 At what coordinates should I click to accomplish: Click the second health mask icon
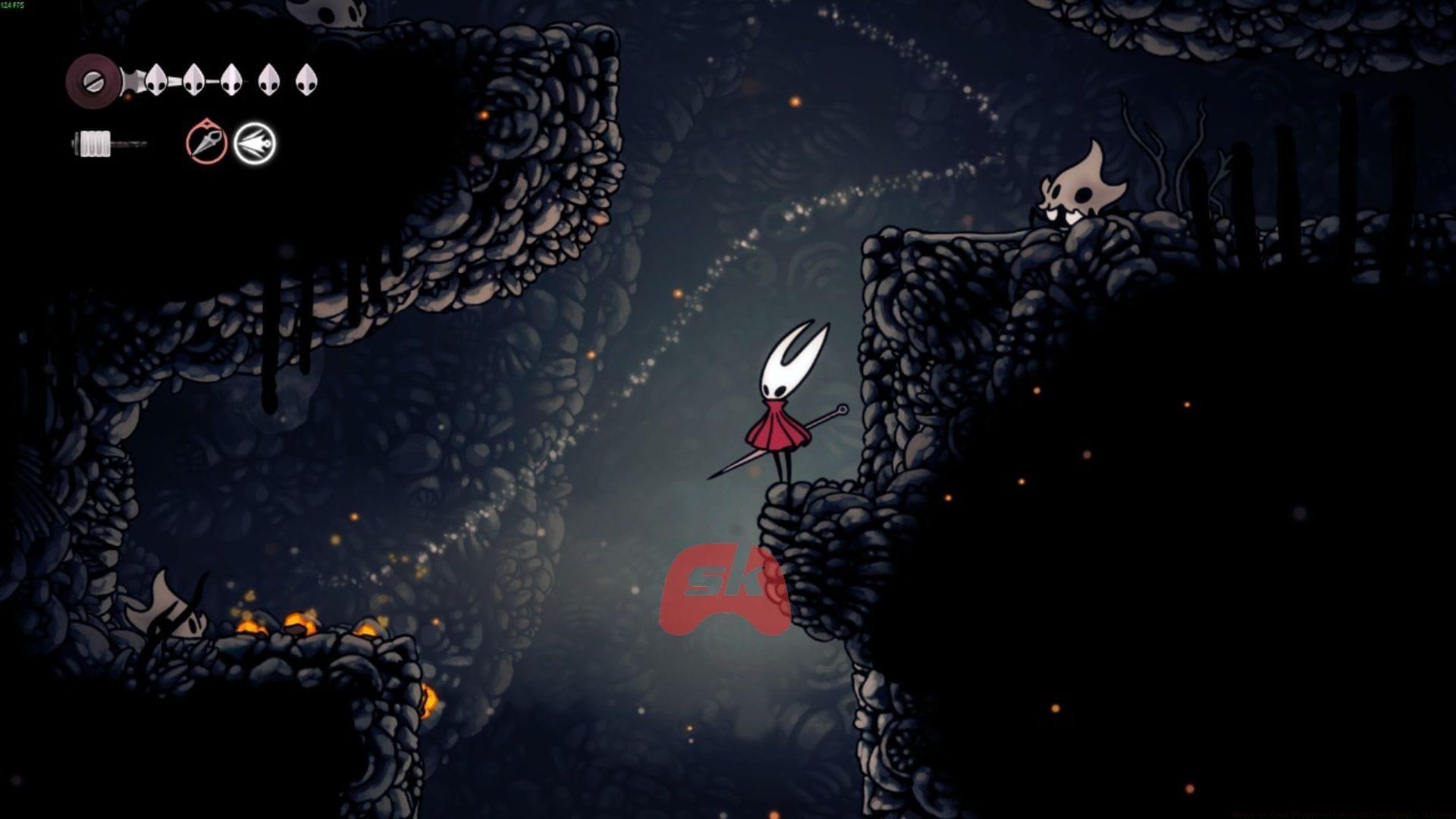(193, 80)
